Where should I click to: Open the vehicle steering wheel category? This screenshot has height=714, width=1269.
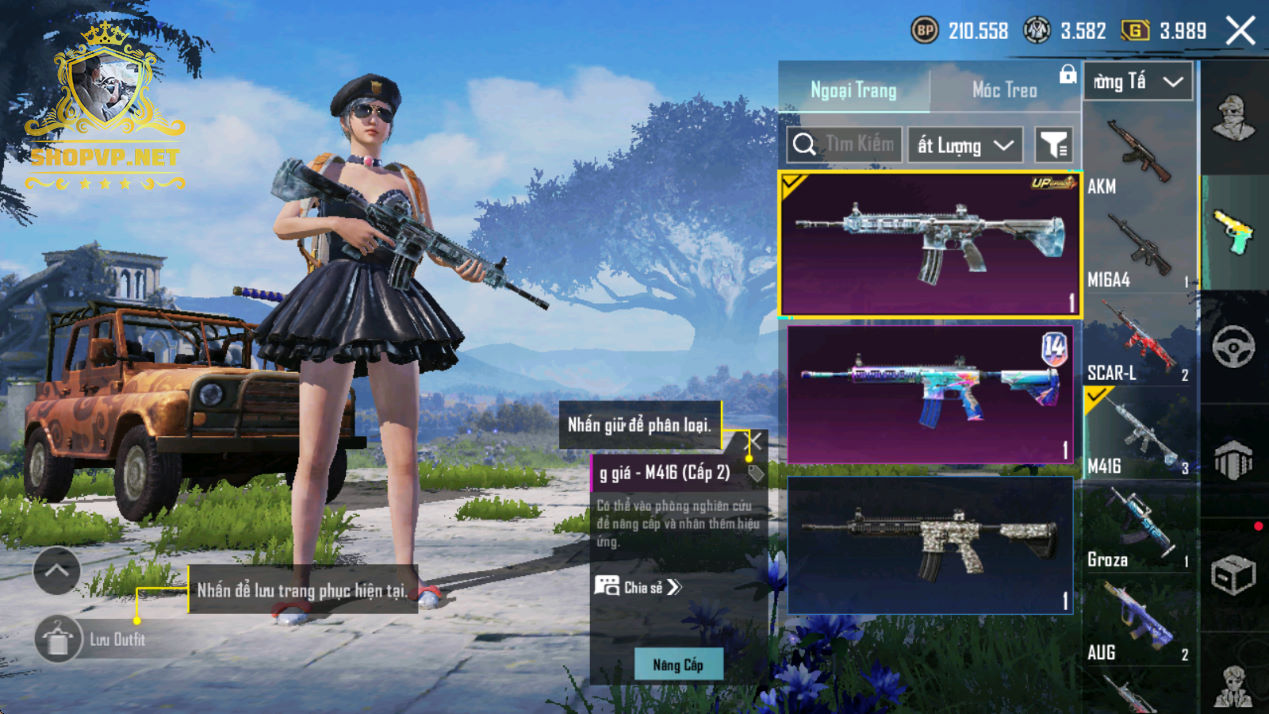[1234, 346]
